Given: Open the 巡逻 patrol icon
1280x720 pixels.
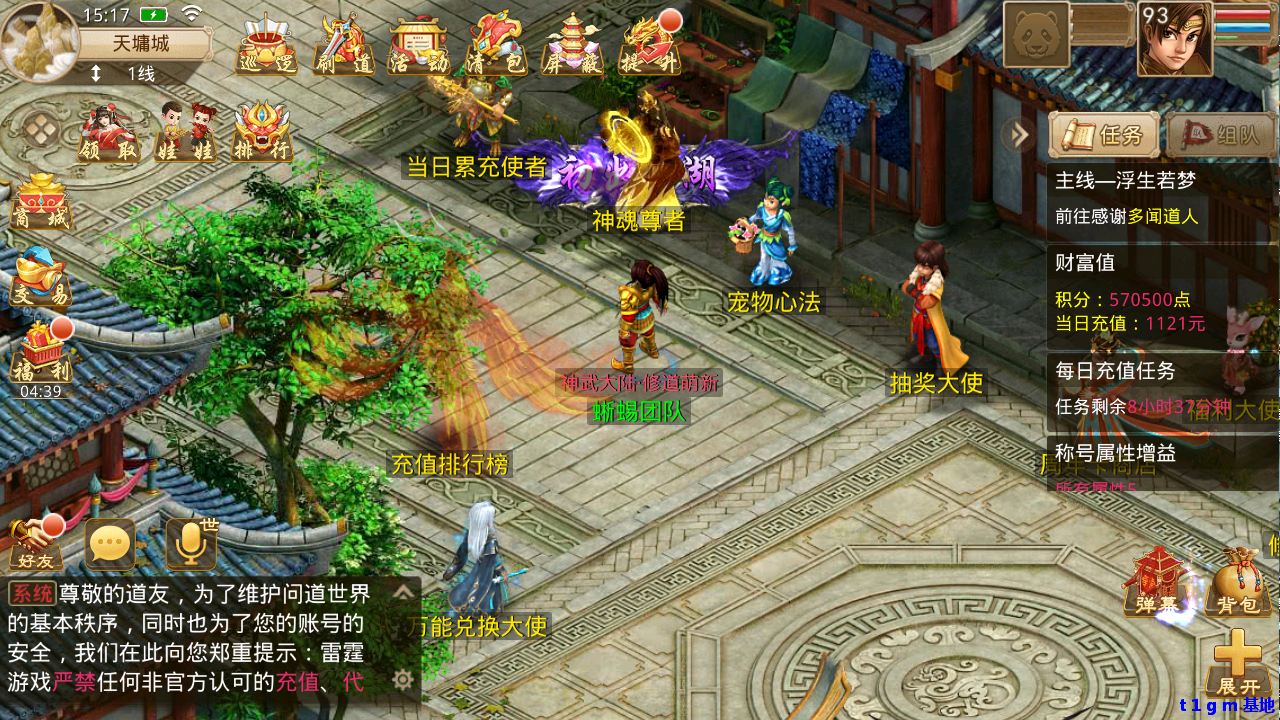Looking at the screenshot, I should point(266,44).
